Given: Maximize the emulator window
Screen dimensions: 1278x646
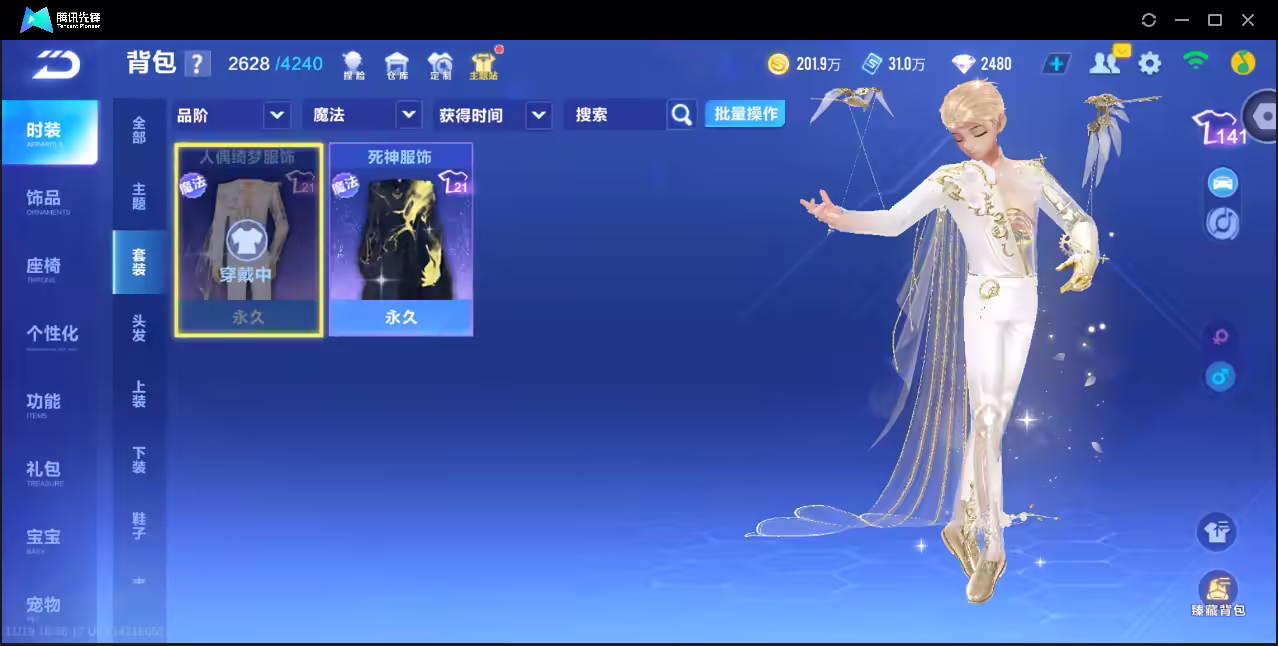Looking at the screenshot, I should 1215,20.
